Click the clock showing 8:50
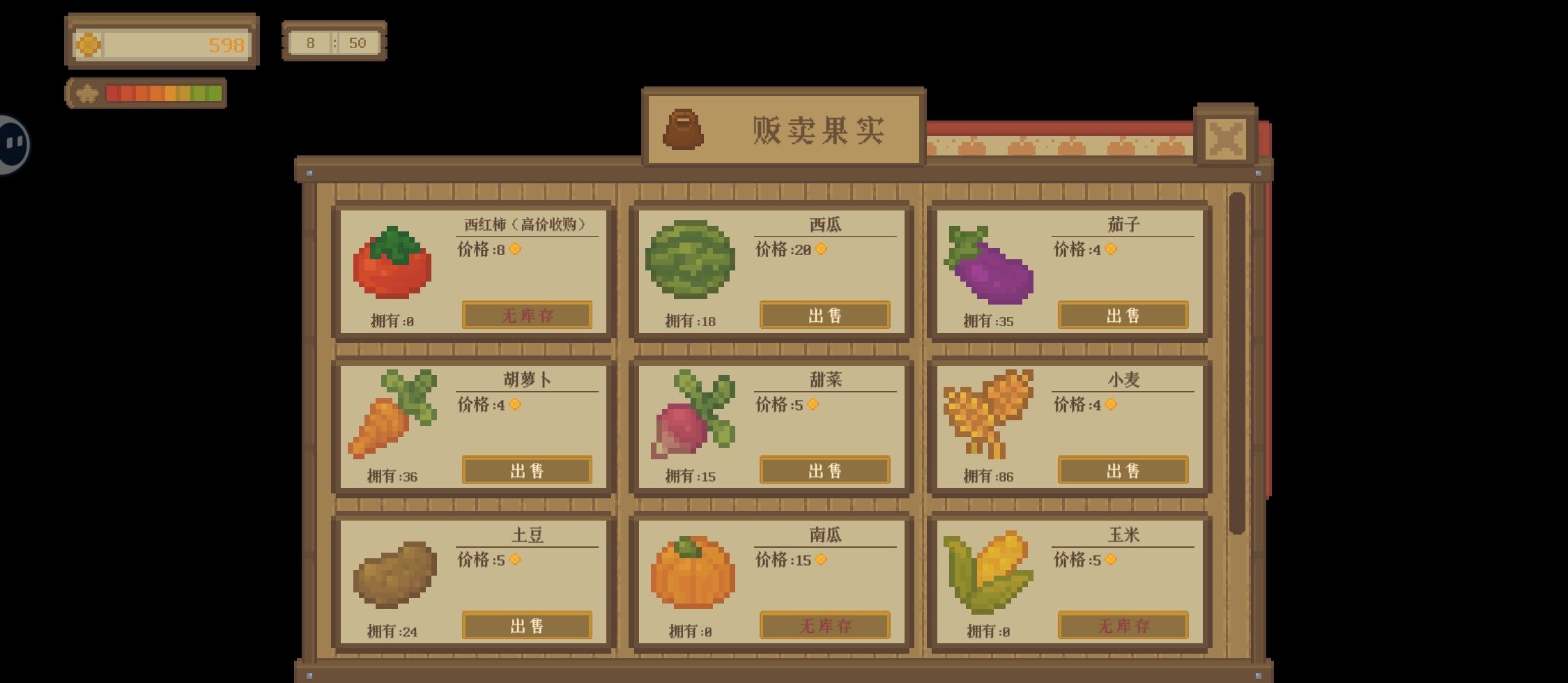The height and width of the screenshot is (683, 1568). point(334,43)
